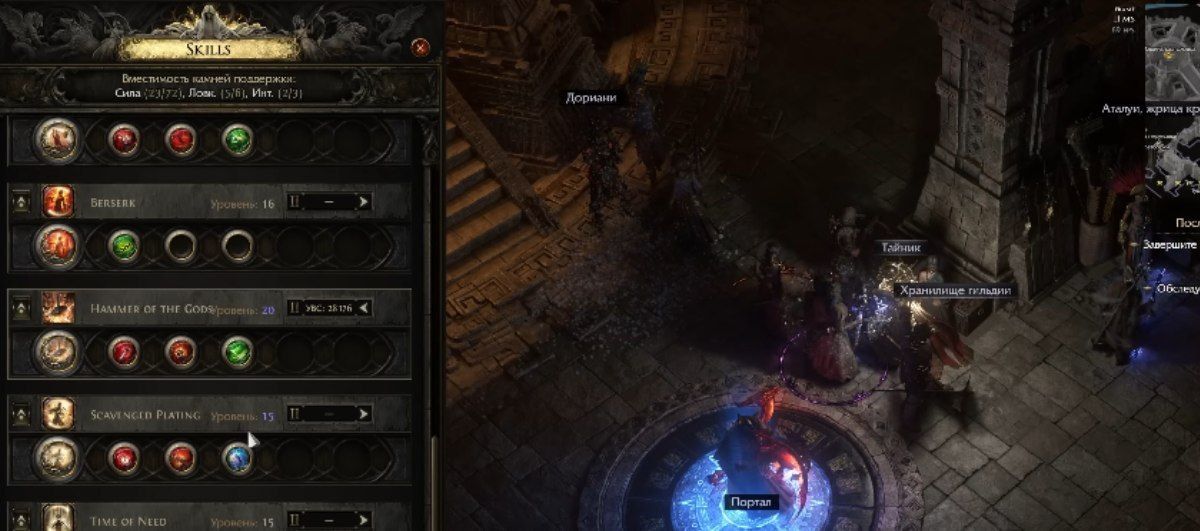Close the Skills panel
1200x531 pixels.
421,47
